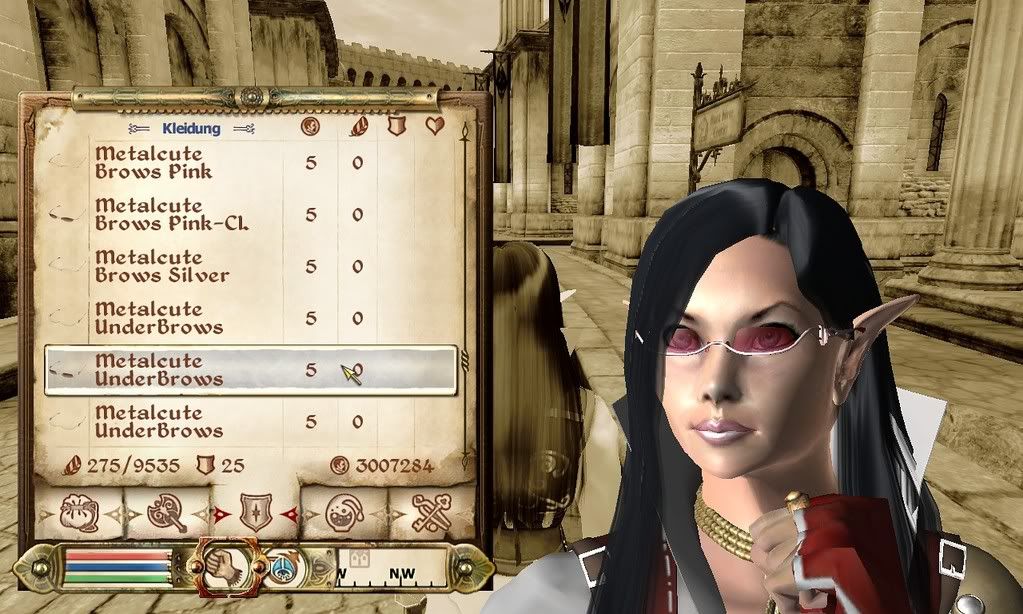Image resolution: width=1023 pixels, height=614 pixels.
Task: Sort by the shield armor rating column
Action: pyautogui.click(x=396, y=127)
